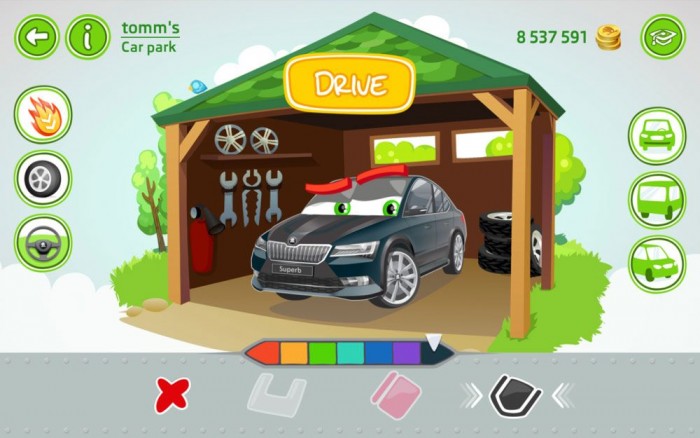Open the info button
Image resolution: width=700 pixels, height=438 pixels.
click(88, 37)
